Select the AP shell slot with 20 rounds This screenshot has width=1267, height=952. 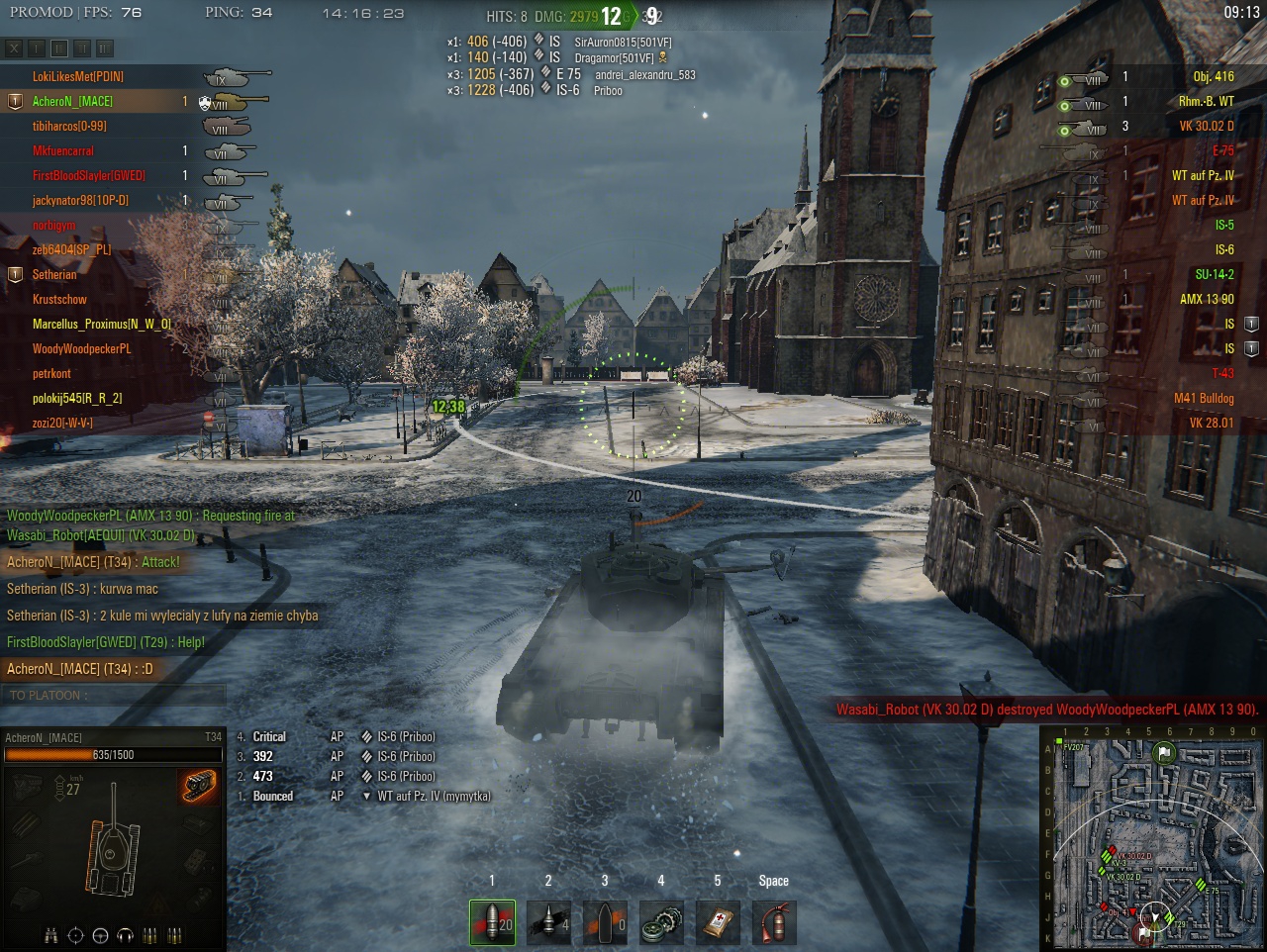(x=492, y=922)
